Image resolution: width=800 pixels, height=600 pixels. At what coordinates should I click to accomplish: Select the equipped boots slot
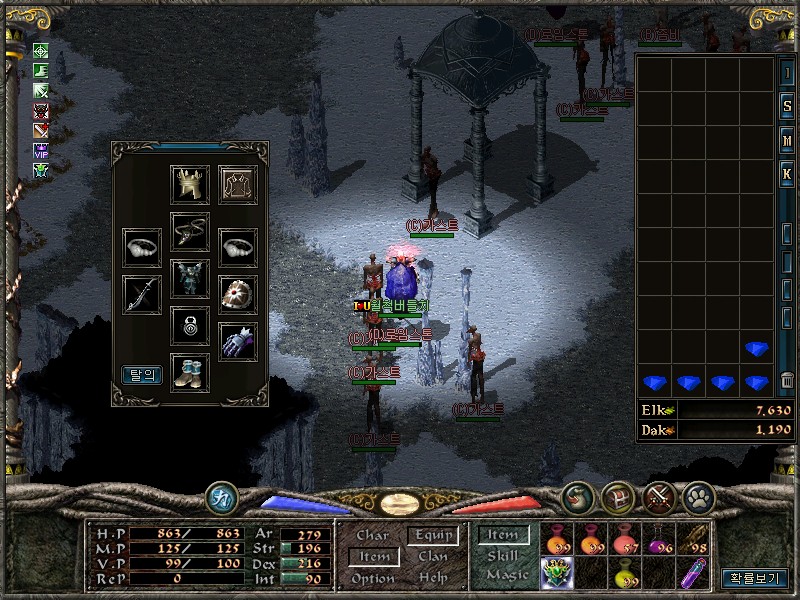pyautogui.click(x=190, y=372)
